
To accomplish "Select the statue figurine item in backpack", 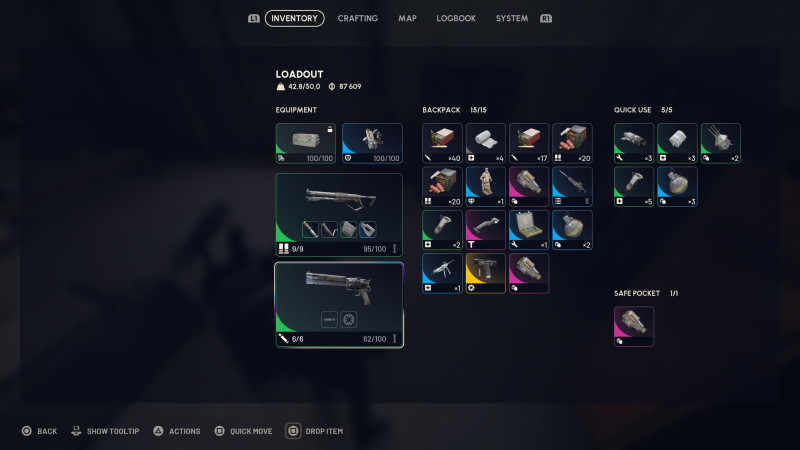I will click(x=485, y=186).
